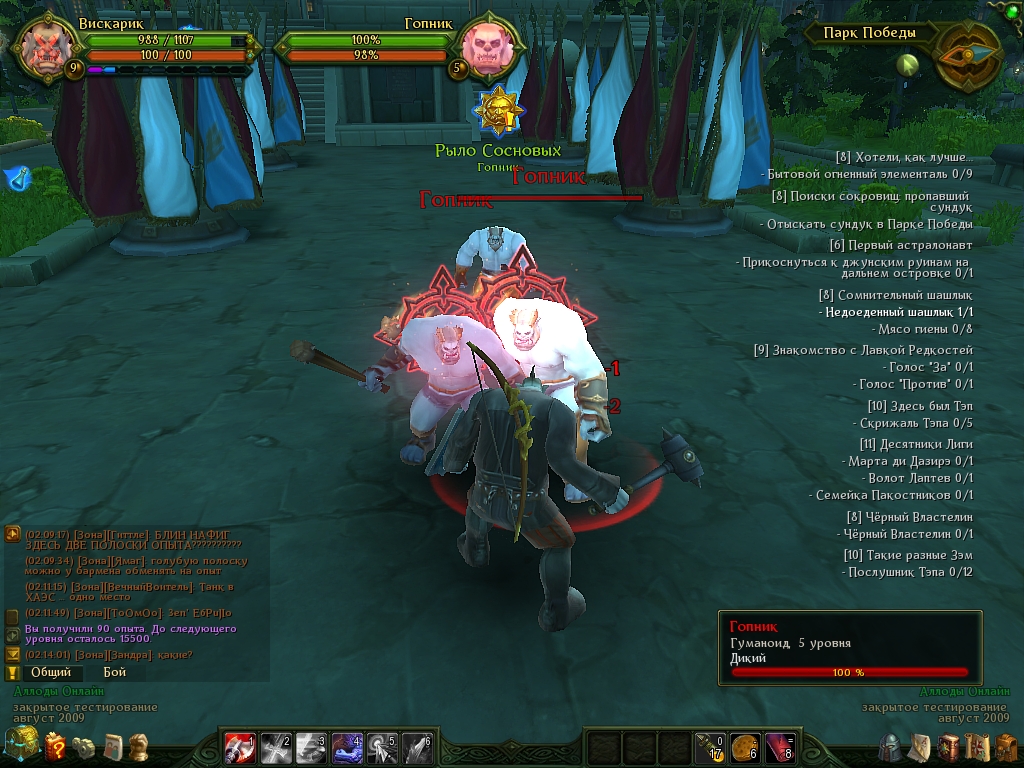Select the Общий chat tab
The image size is (1024, 768).
click(x=50, y=673)
